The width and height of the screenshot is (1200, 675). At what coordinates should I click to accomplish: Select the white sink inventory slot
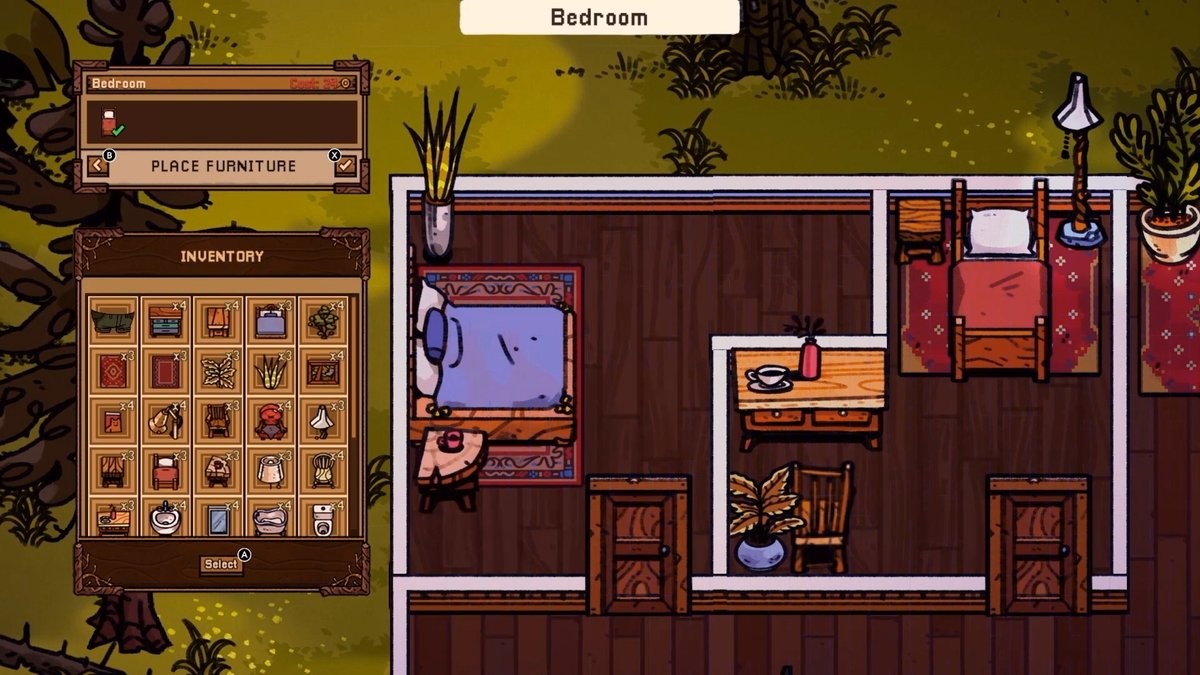pyautogui.click(x=165, y=517)
